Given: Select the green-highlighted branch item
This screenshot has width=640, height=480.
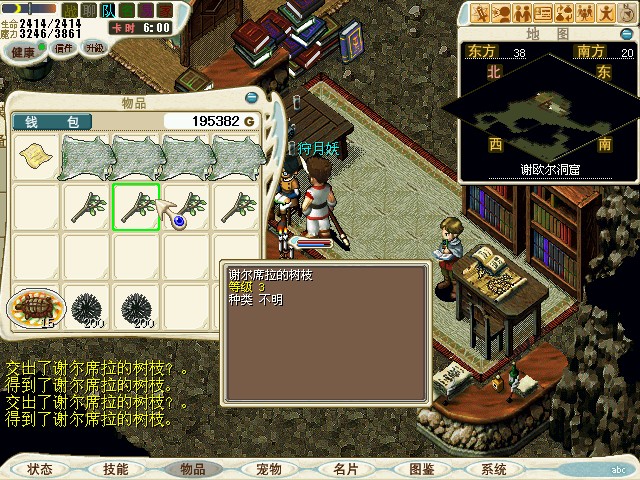Looking at the screenshot, I should click(x=136, y=207).
